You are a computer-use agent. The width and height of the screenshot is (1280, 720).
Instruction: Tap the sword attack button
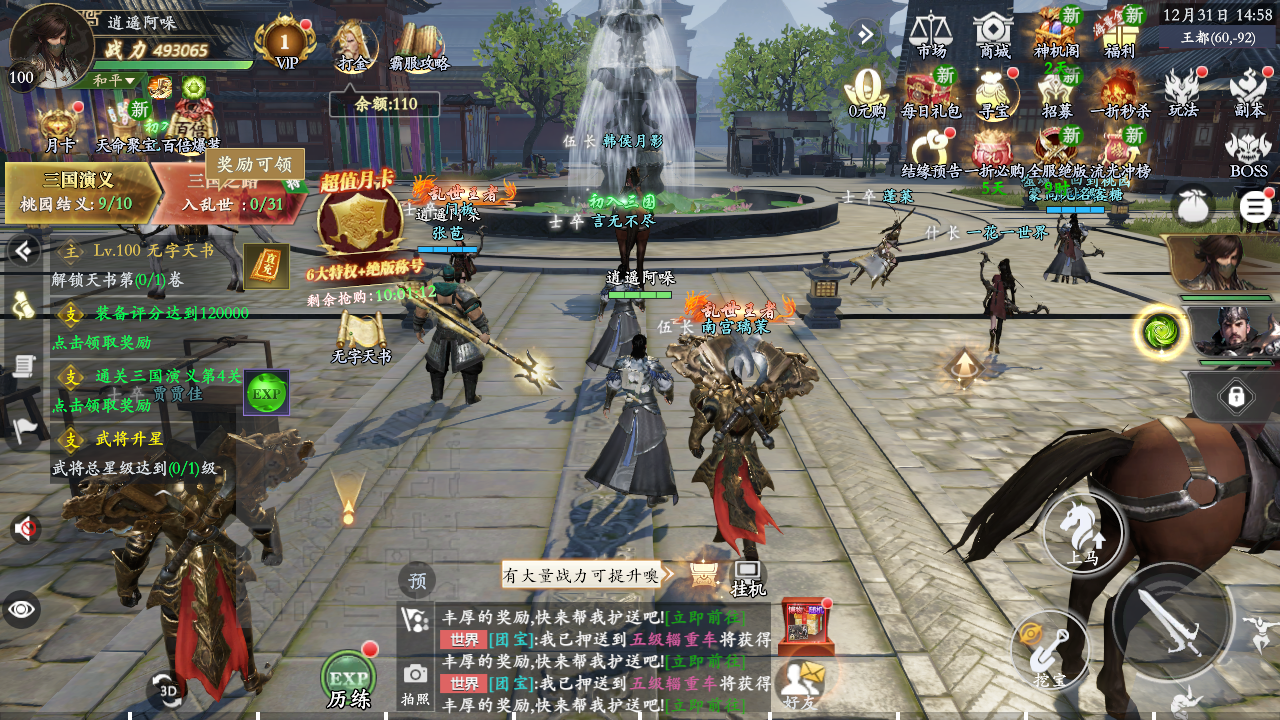[1172, 621]
